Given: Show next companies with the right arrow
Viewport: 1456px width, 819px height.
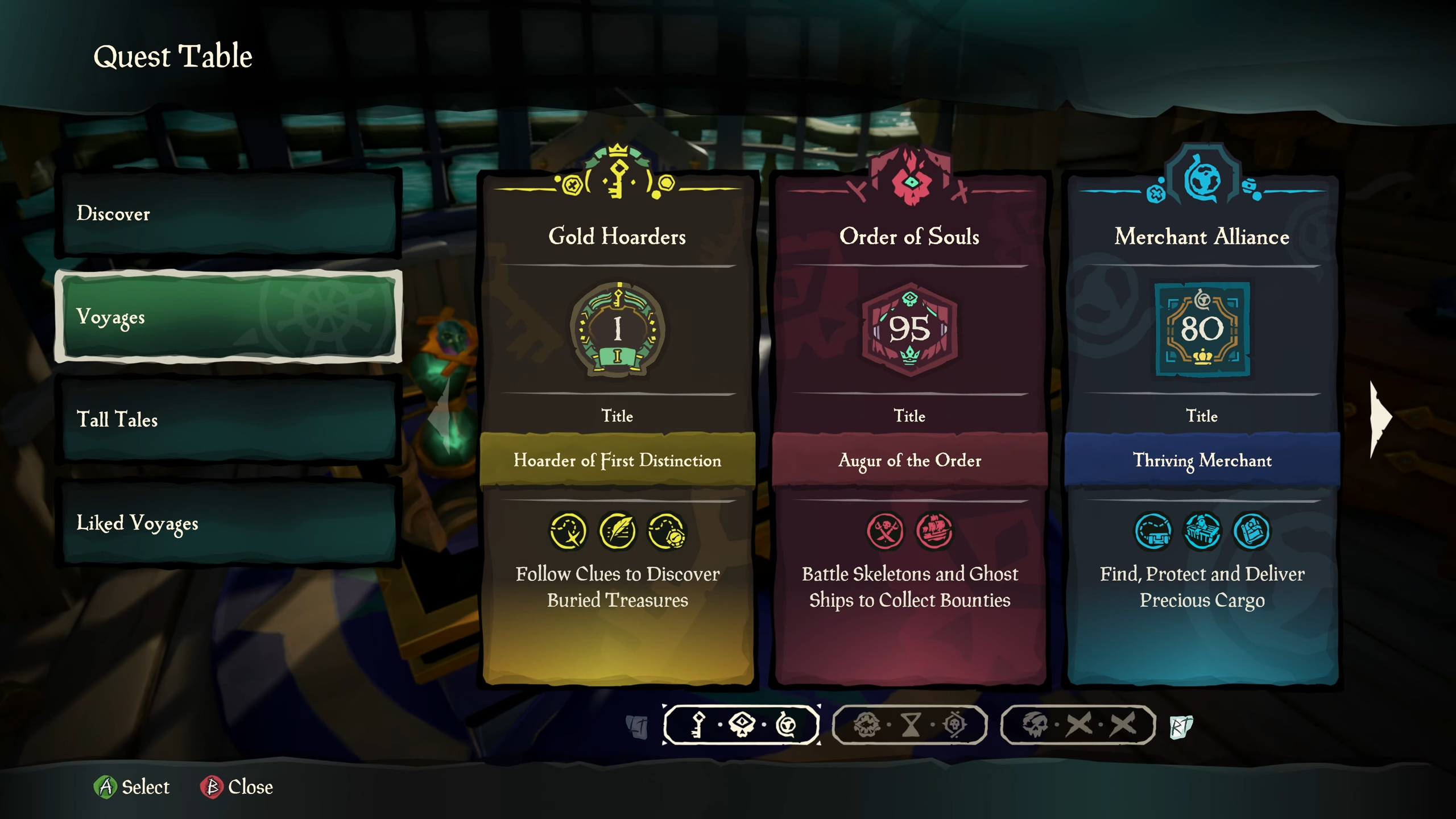Looking at the screenshot, I should pyautogui.click(x=1380, y=419).
